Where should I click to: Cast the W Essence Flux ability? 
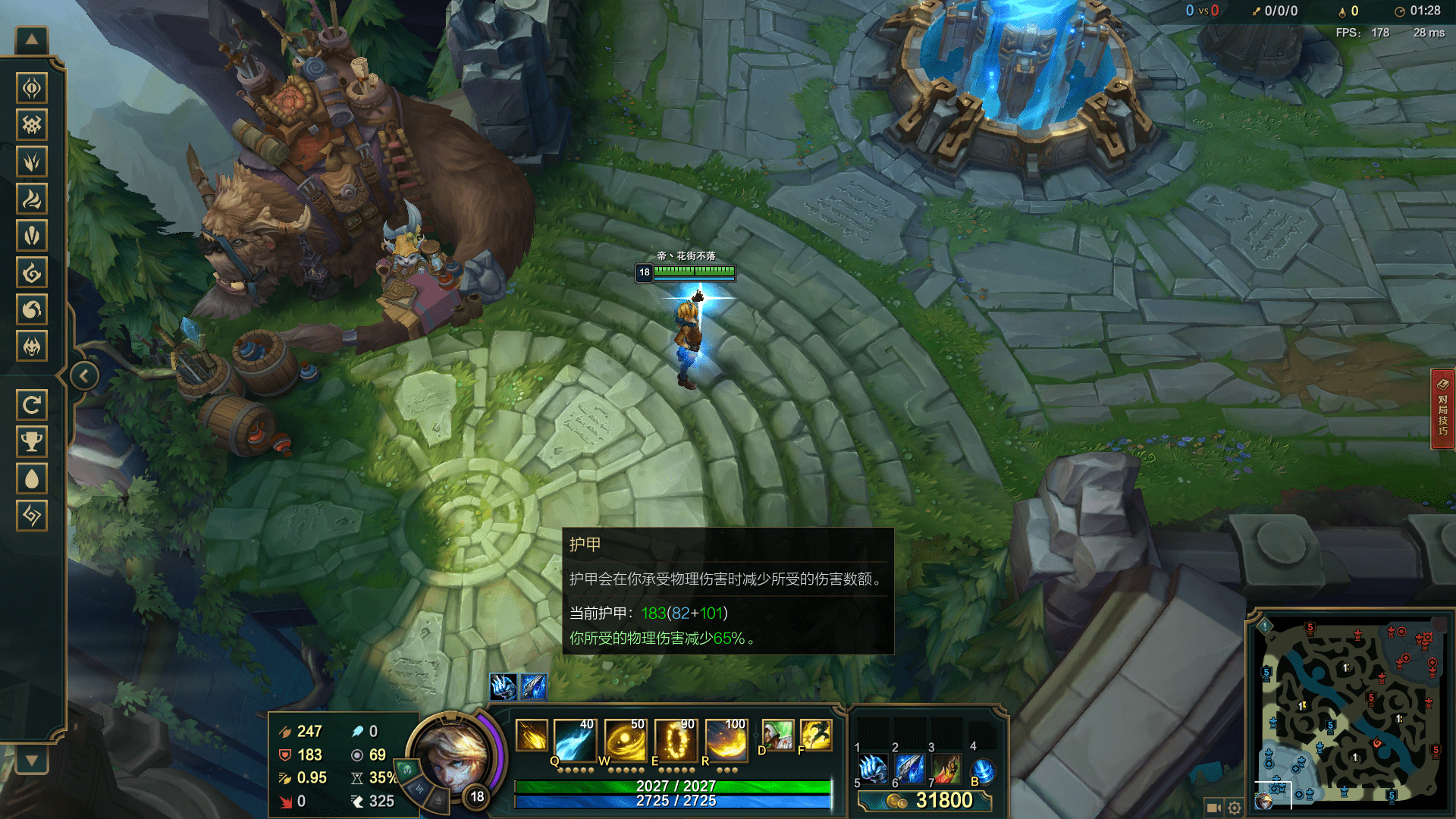[626, 739]
